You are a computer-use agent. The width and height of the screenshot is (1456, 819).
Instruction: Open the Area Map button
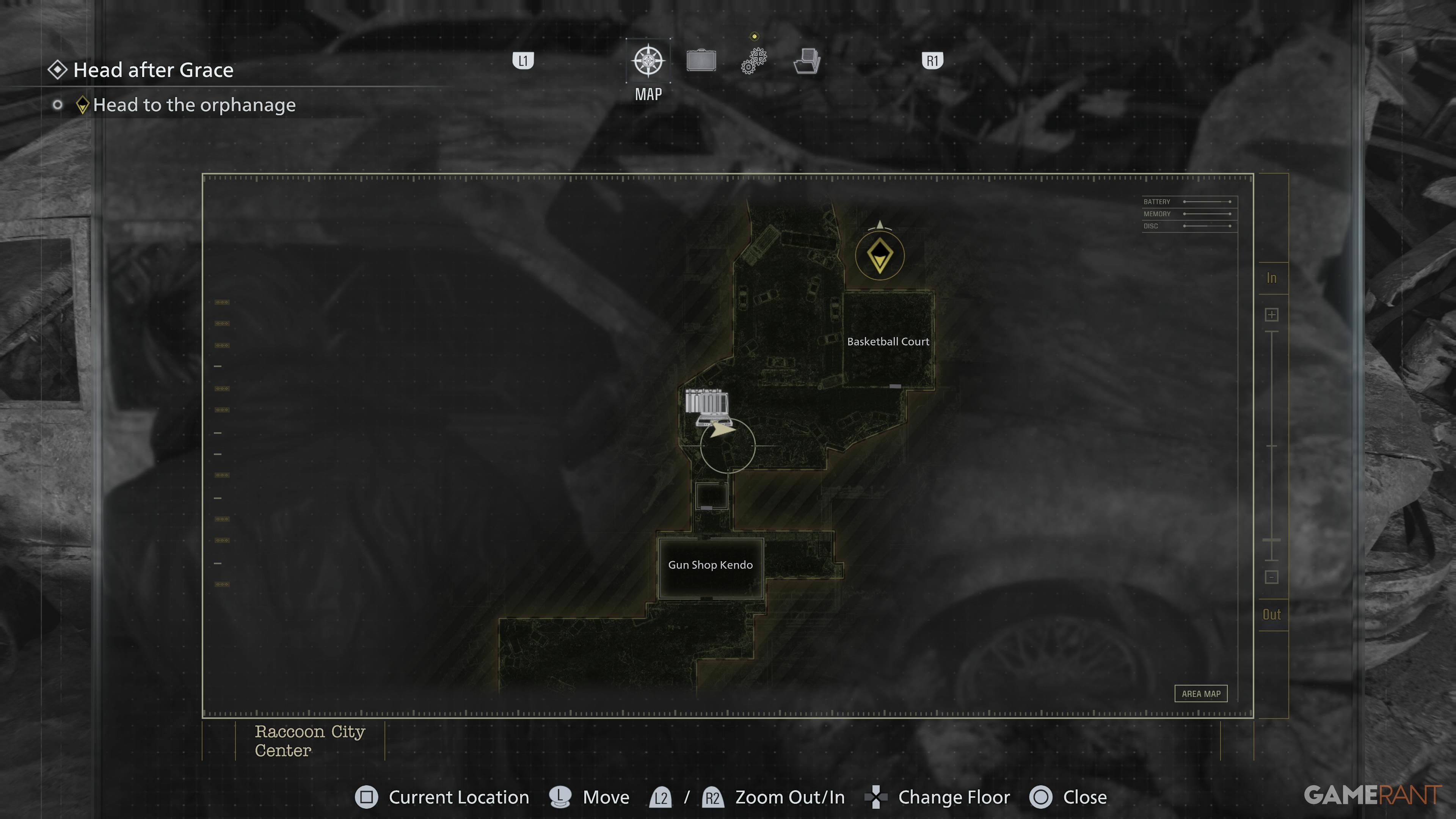[x=1201, y=693]
